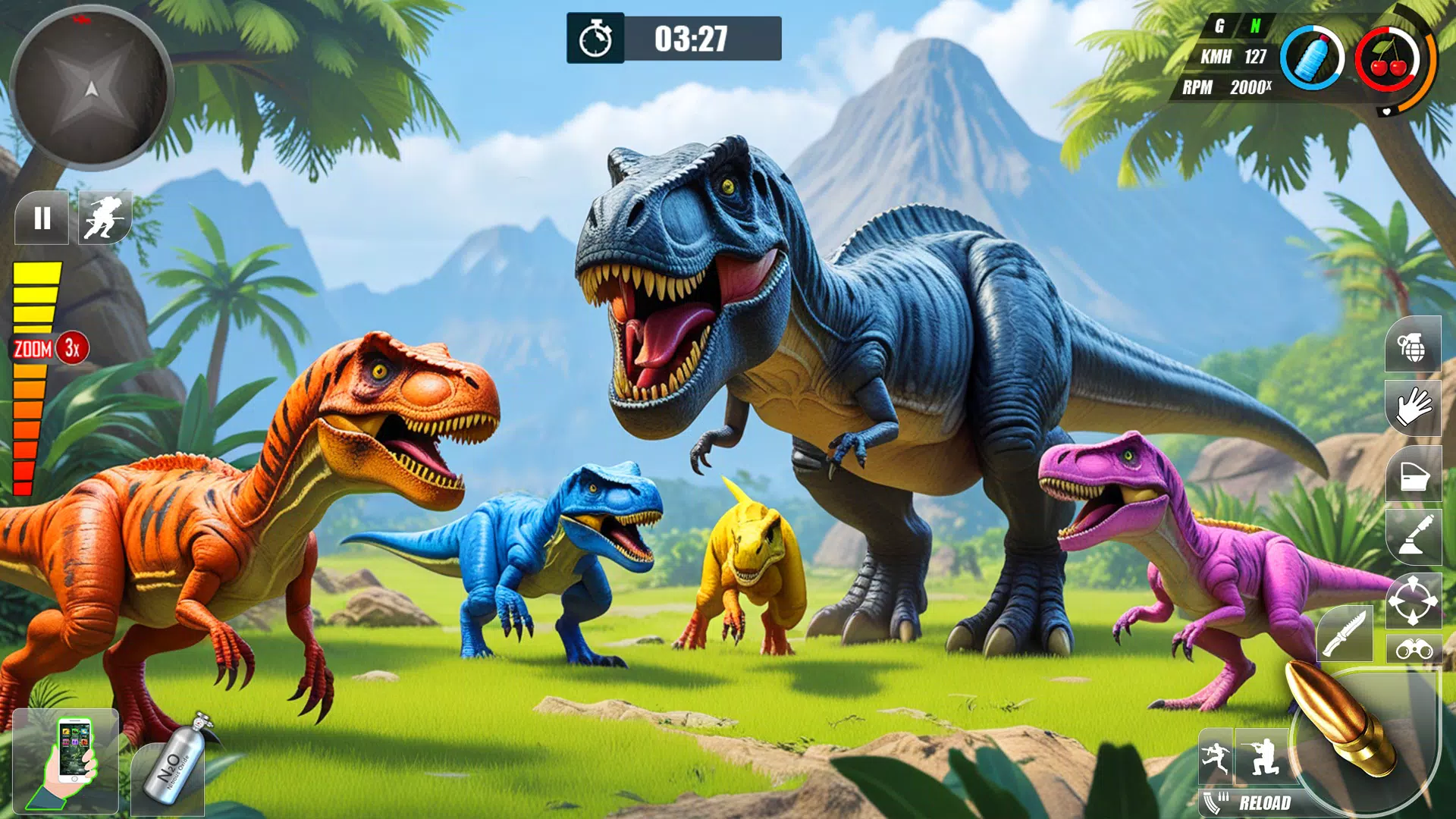Image resolution: width=1456 pixels, height=819 pixels.
Task: Pause the game
Action: click(42, 218)
